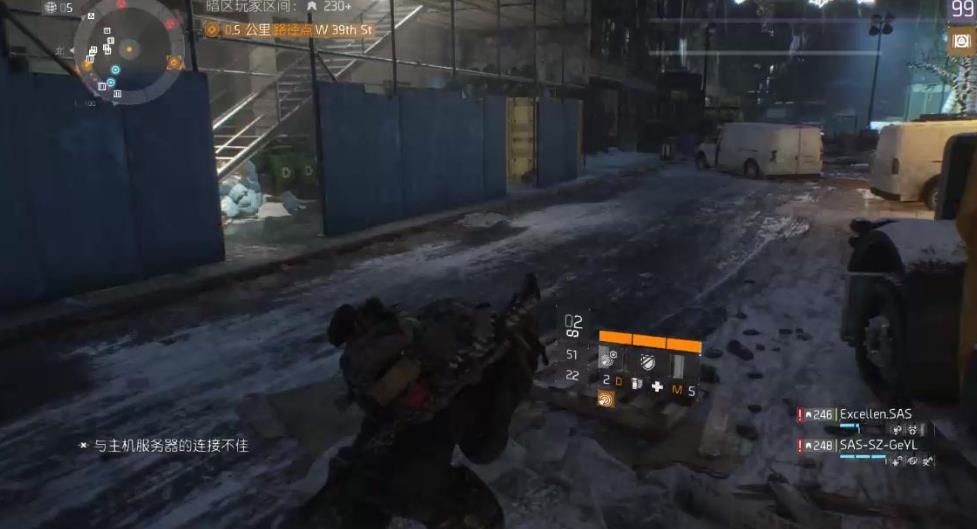Viewport: 977px width, 529px height.
Task: Click the globe icon above the minimap
Action: [x=50, y=8]
